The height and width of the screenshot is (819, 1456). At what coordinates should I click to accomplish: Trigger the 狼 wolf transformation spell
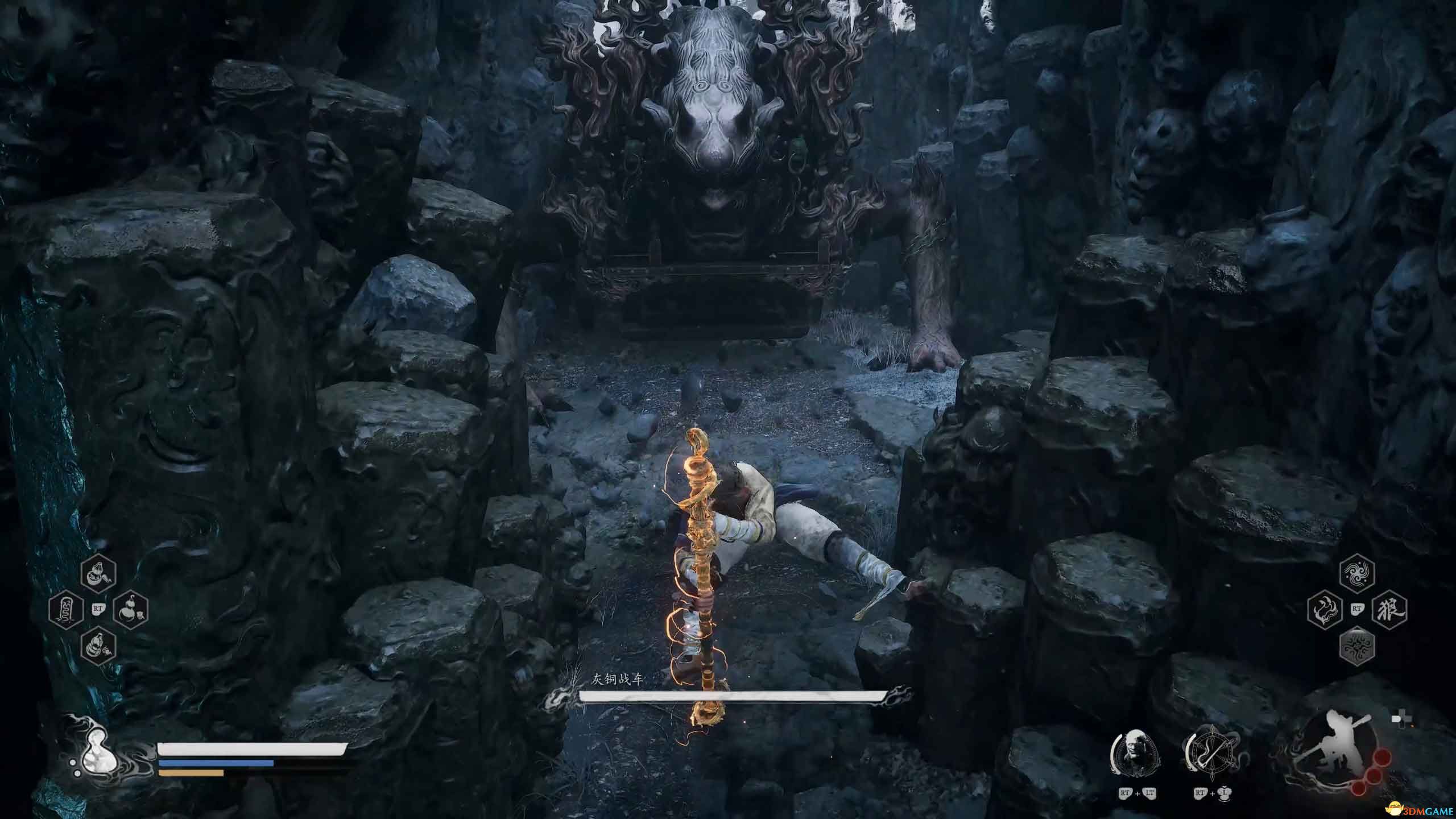(1389, 610)
